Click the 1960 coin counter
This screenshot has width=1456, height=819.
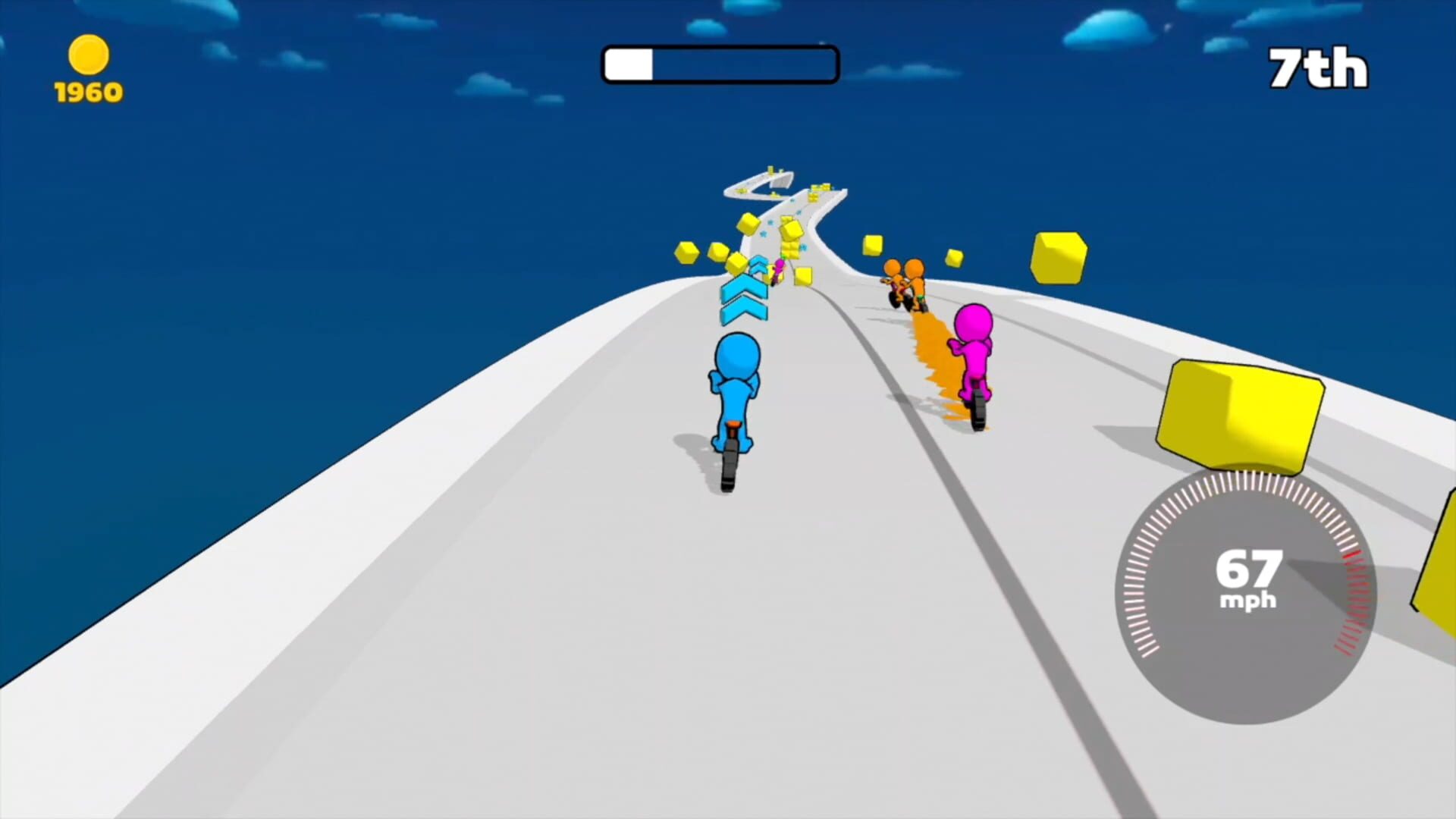(87, 91)
